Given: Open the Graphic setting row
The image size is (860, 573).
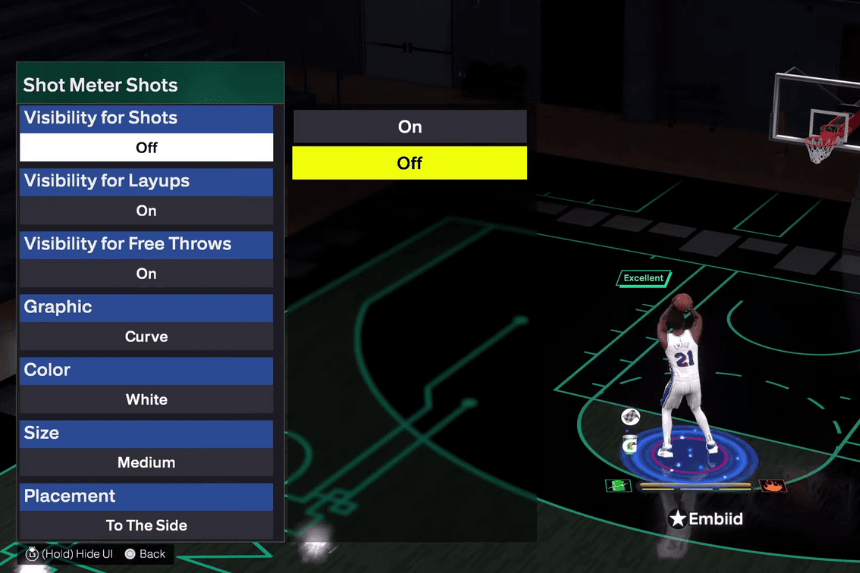Looking at the screenshot, I should (x=146, y=322).
